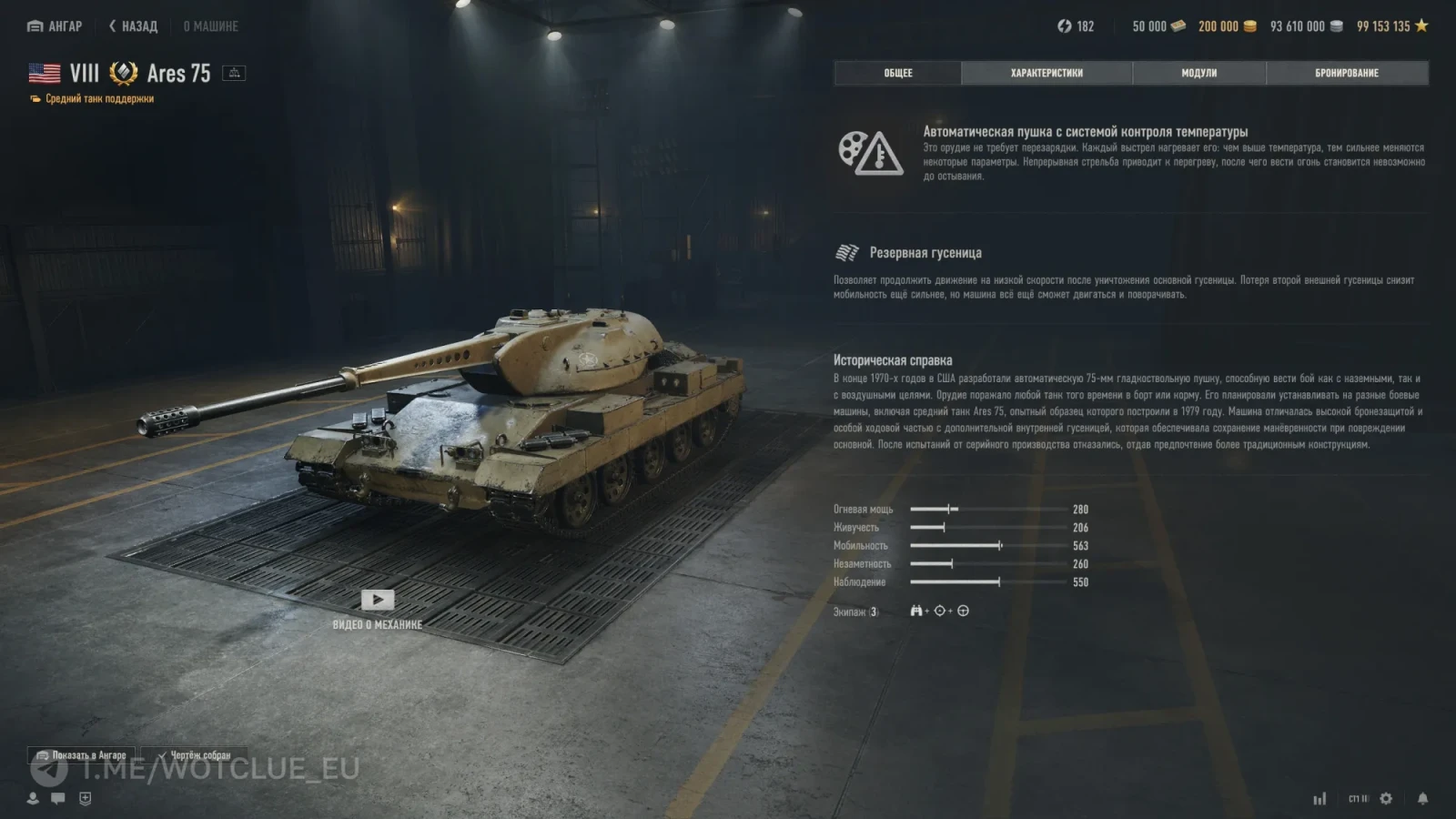The image size is (1456, 819).
Task: Click the Показать в Ангаре button
Action: (x=81, y=755)
